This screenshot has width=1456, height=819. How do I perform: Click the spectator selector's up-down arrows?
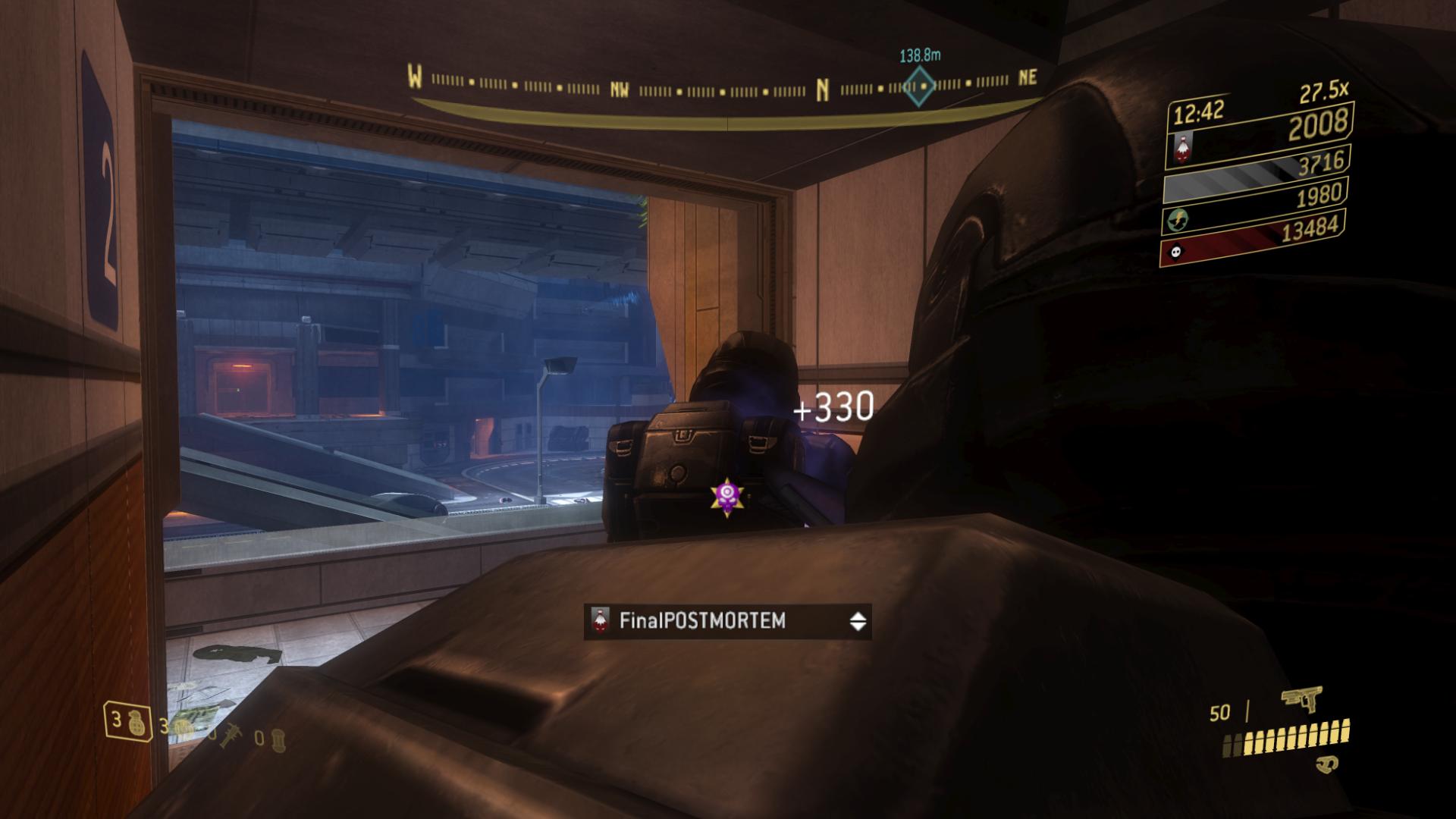coord(858,622)
